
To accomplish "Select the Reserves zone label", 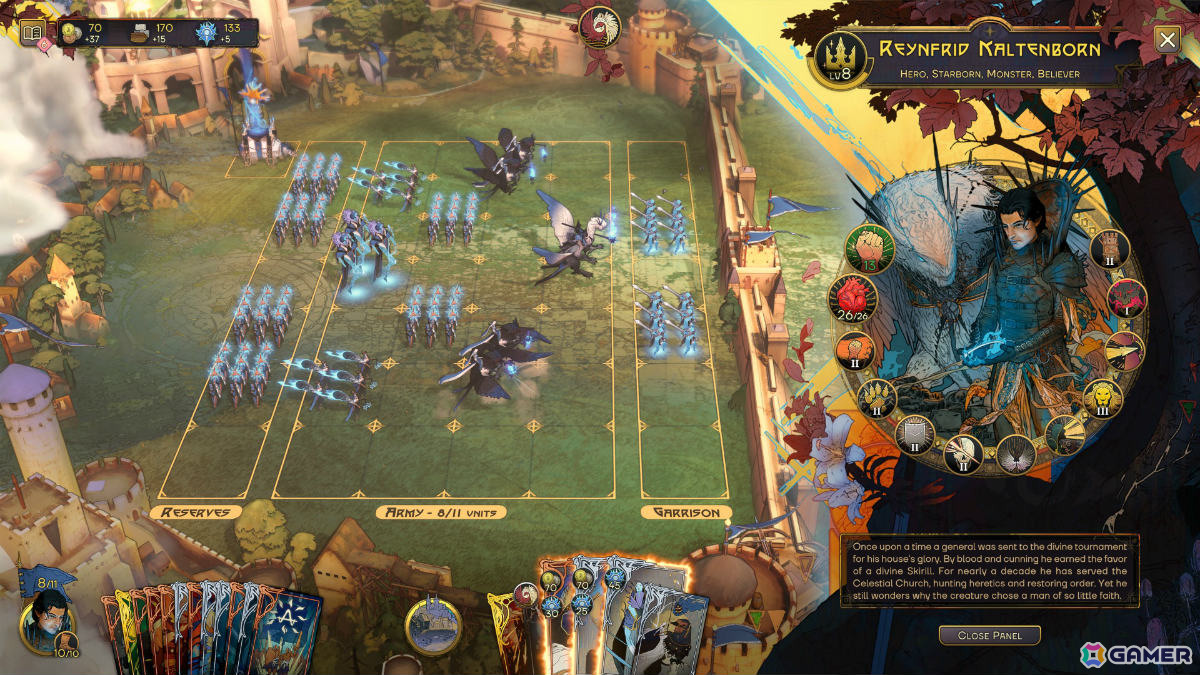I will [x=195, y=512].
